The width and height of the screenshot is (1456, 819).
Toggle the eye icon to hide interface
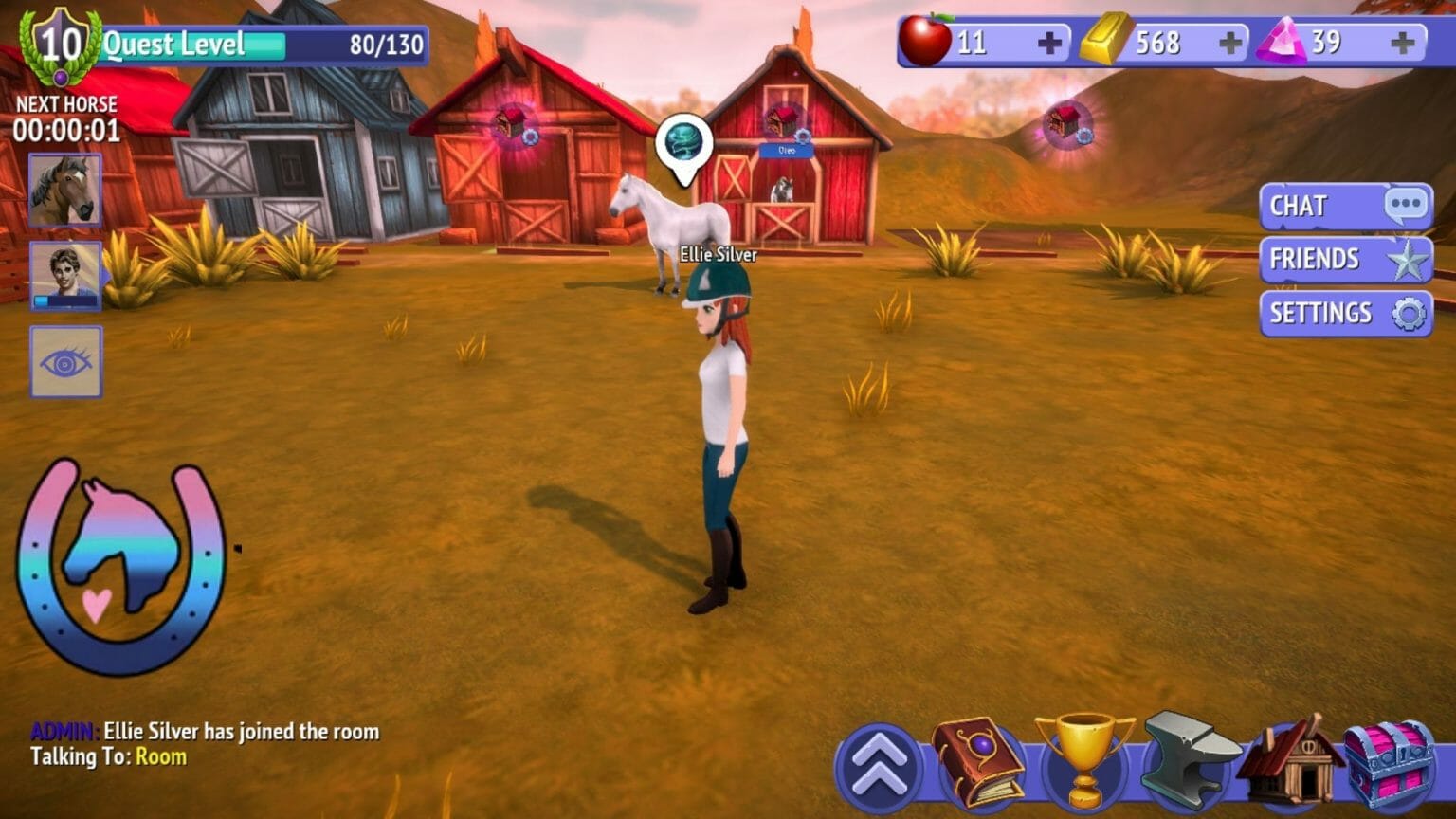click(x=65, y=361)
